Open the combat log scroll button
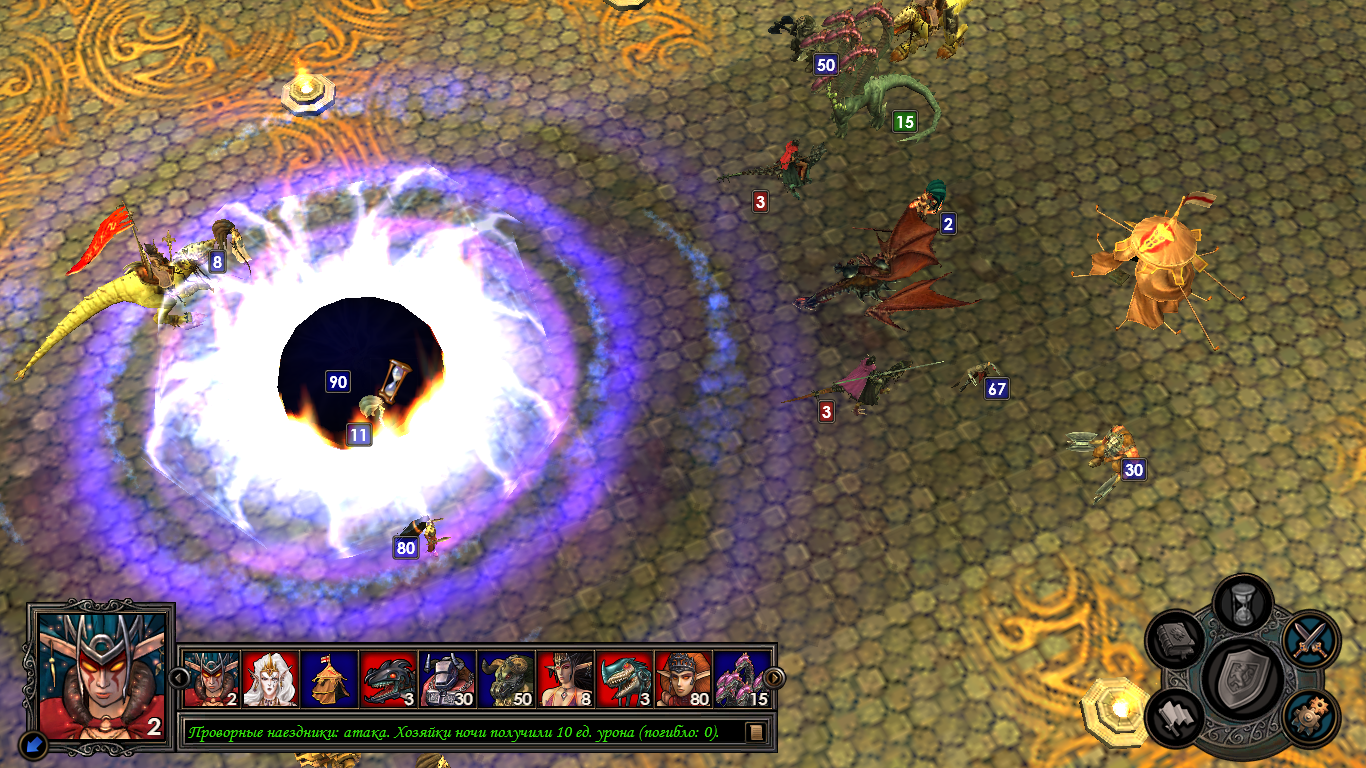 756,732
